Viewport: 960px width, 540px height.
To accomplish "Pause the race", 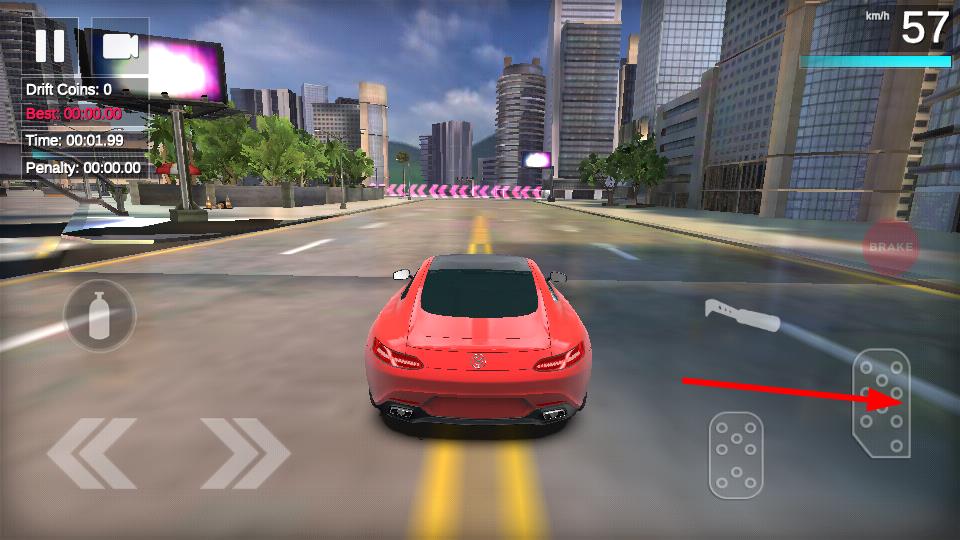I will 50,46.
